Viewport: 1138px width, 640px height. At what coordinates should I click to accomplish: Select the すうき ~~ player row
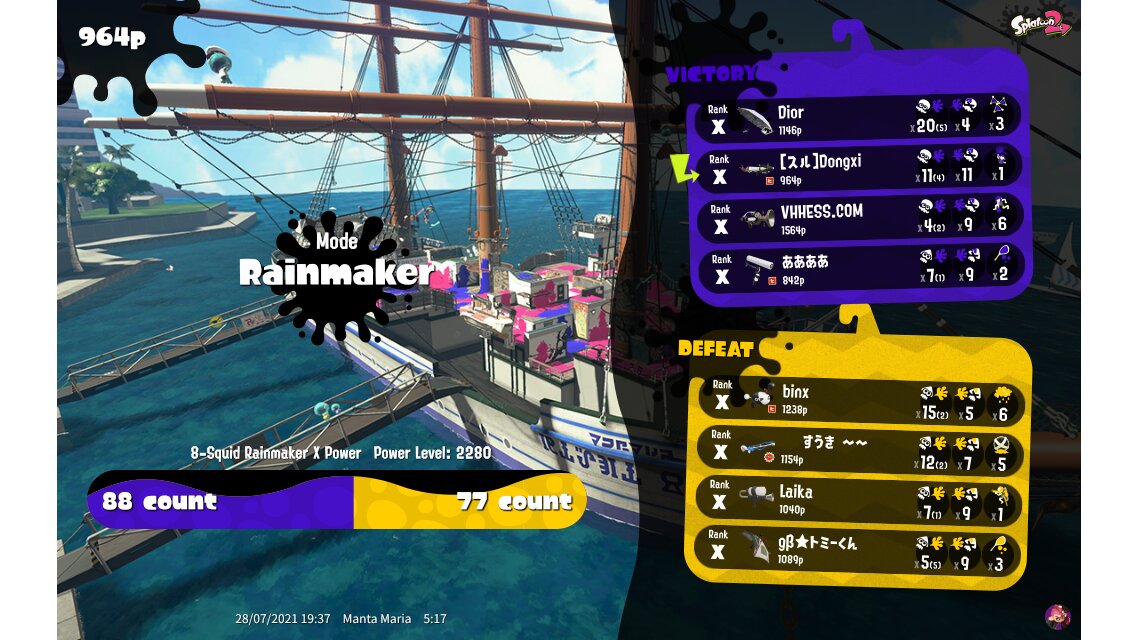coord(858,449)
